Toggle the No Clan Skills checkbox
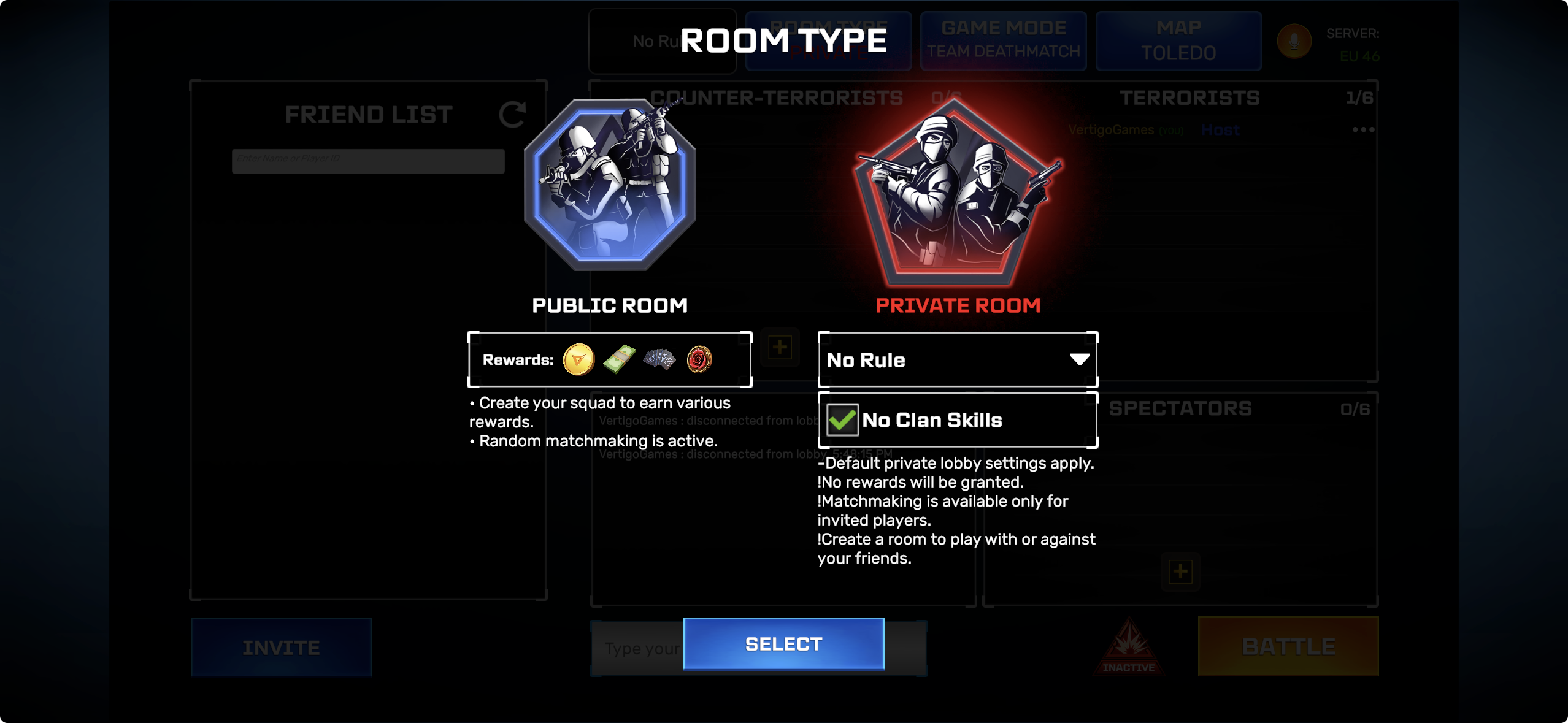Image resolution: width=1568 pixels, height=723 pixels. 842,420
